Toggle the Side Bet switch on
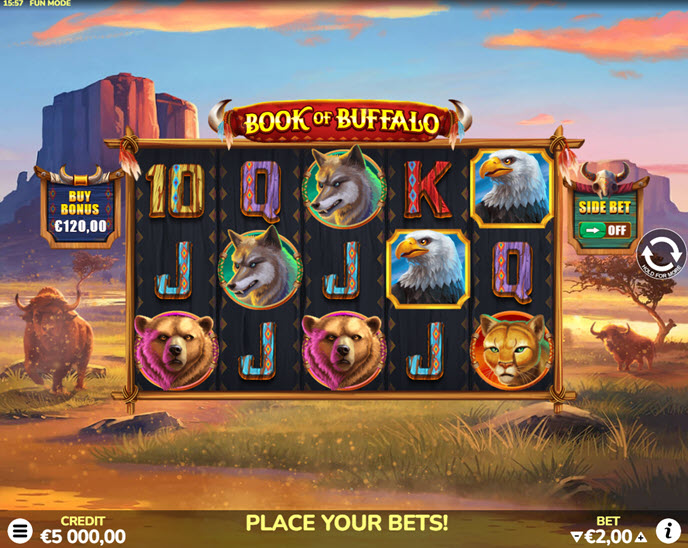This screenshot has height=548, width=688. pyautogui.click(x=603, y=229)
